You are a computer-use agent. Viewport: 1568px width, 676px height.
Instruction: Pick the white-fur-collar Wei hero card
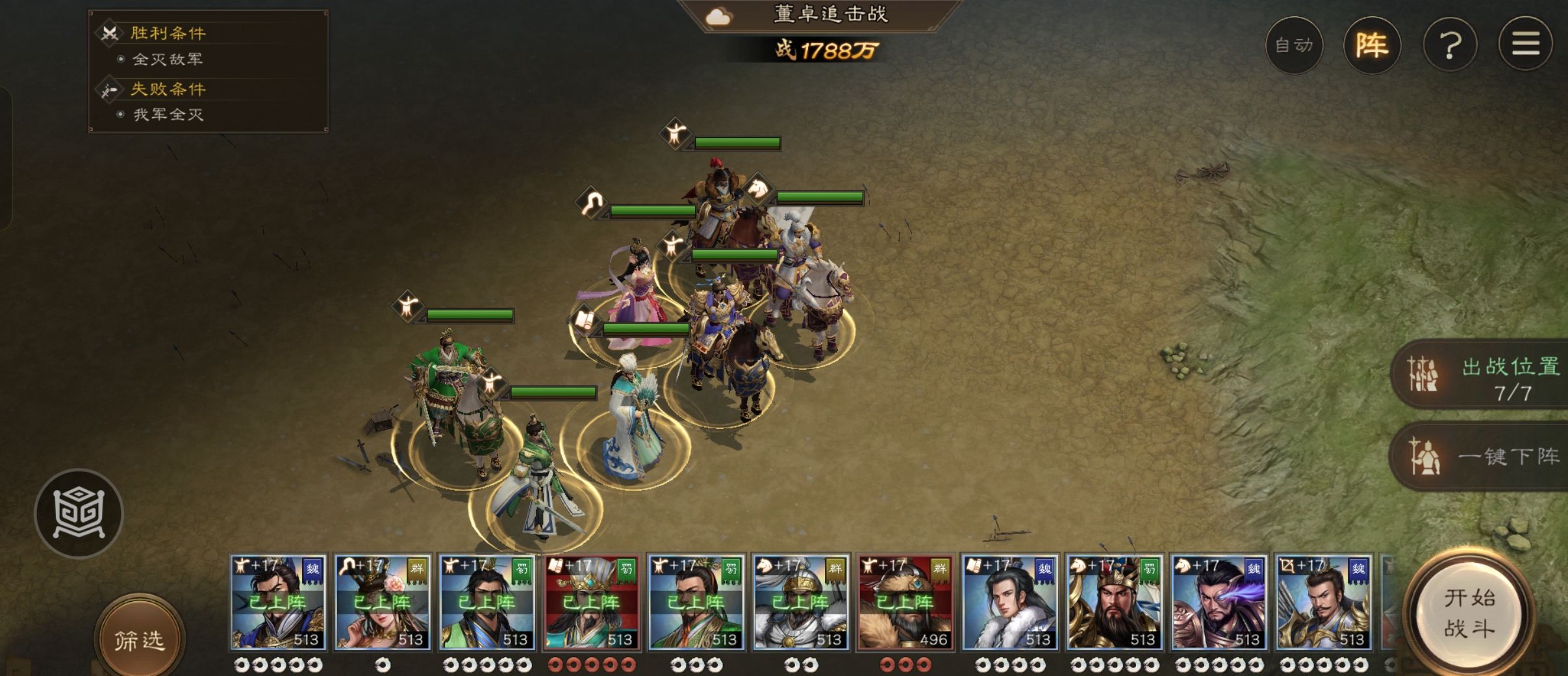(1009, 603)
